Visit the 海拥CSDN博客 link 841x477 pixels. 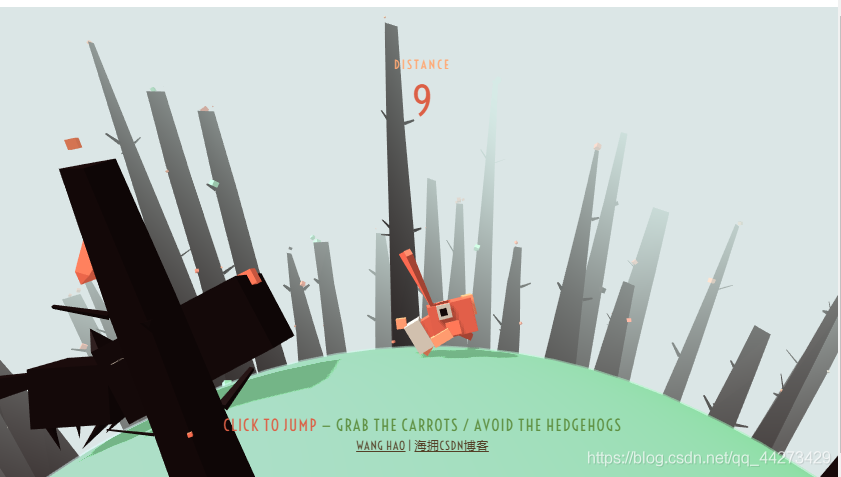(x=451, y=446)
